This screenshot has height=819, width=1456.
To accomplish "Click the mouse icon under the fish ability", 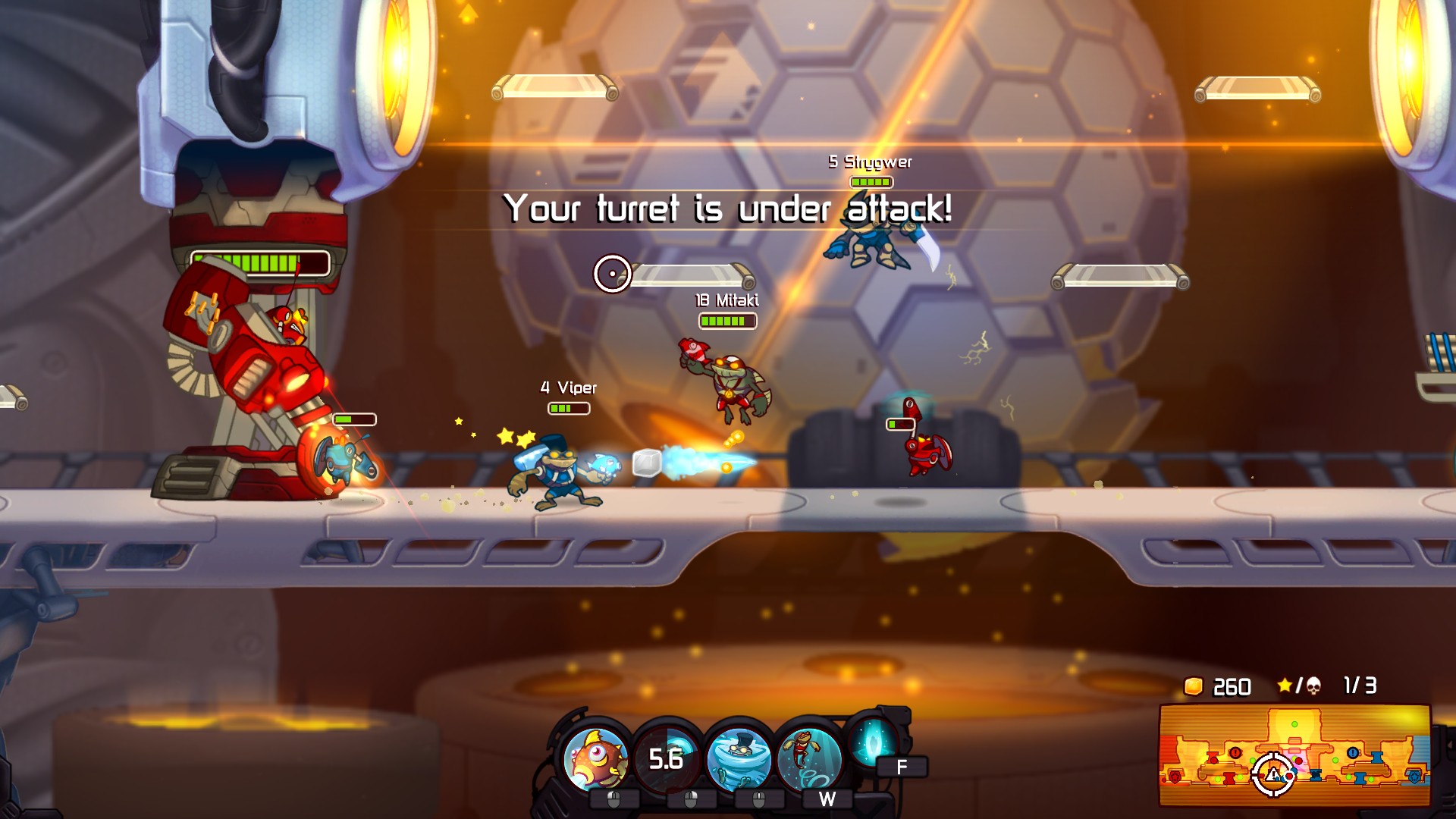I will pos(613,797).
